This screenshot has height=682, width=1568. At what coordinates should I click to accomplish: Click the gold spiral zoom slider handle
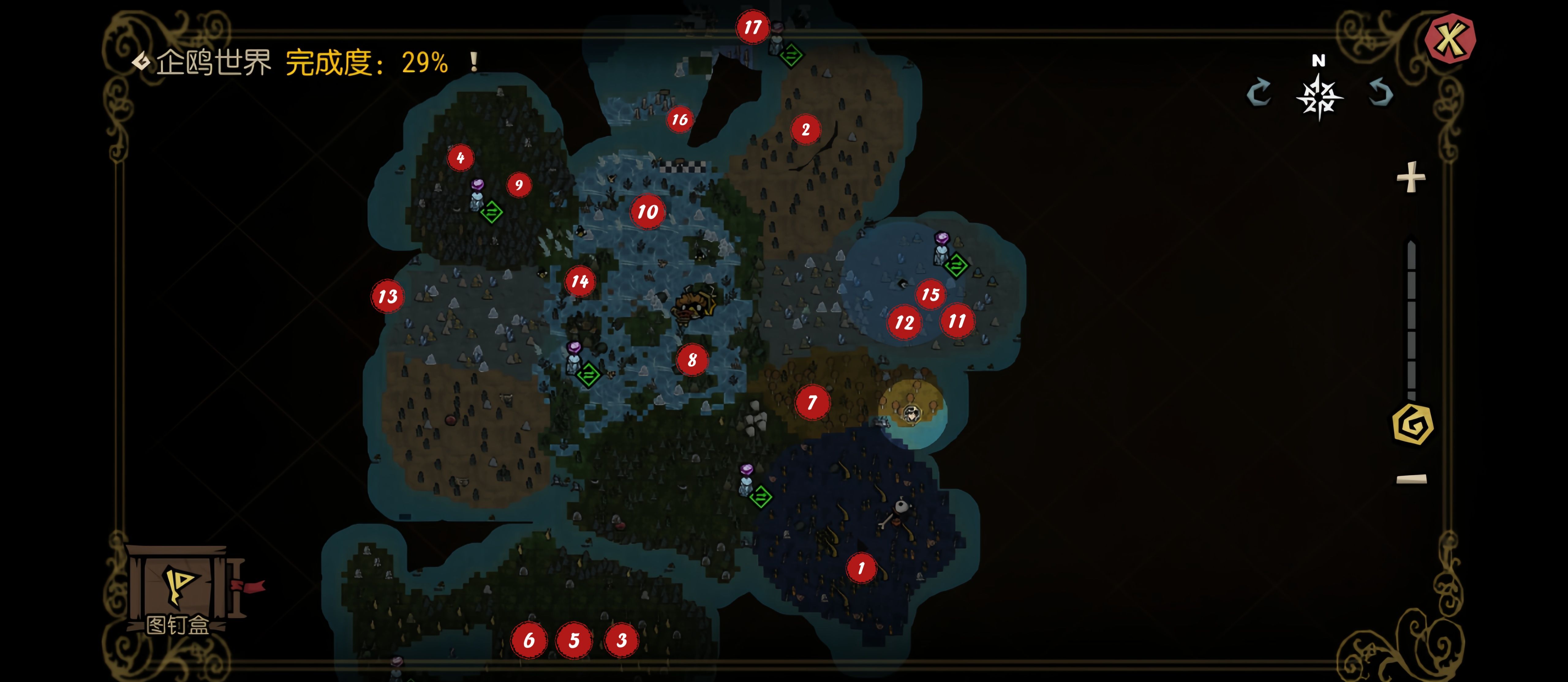pos(1412,424)
